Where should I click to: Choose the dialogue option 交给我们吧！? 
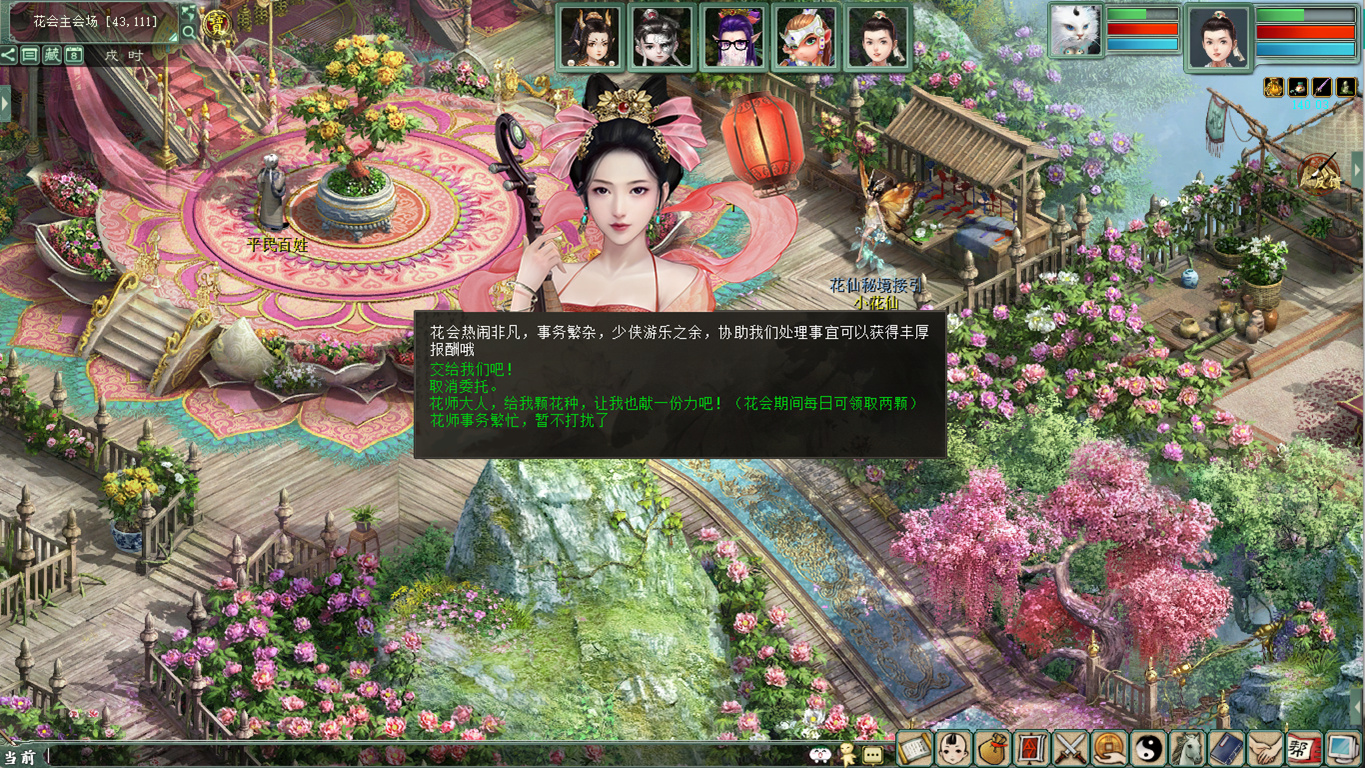click(472, 369)
